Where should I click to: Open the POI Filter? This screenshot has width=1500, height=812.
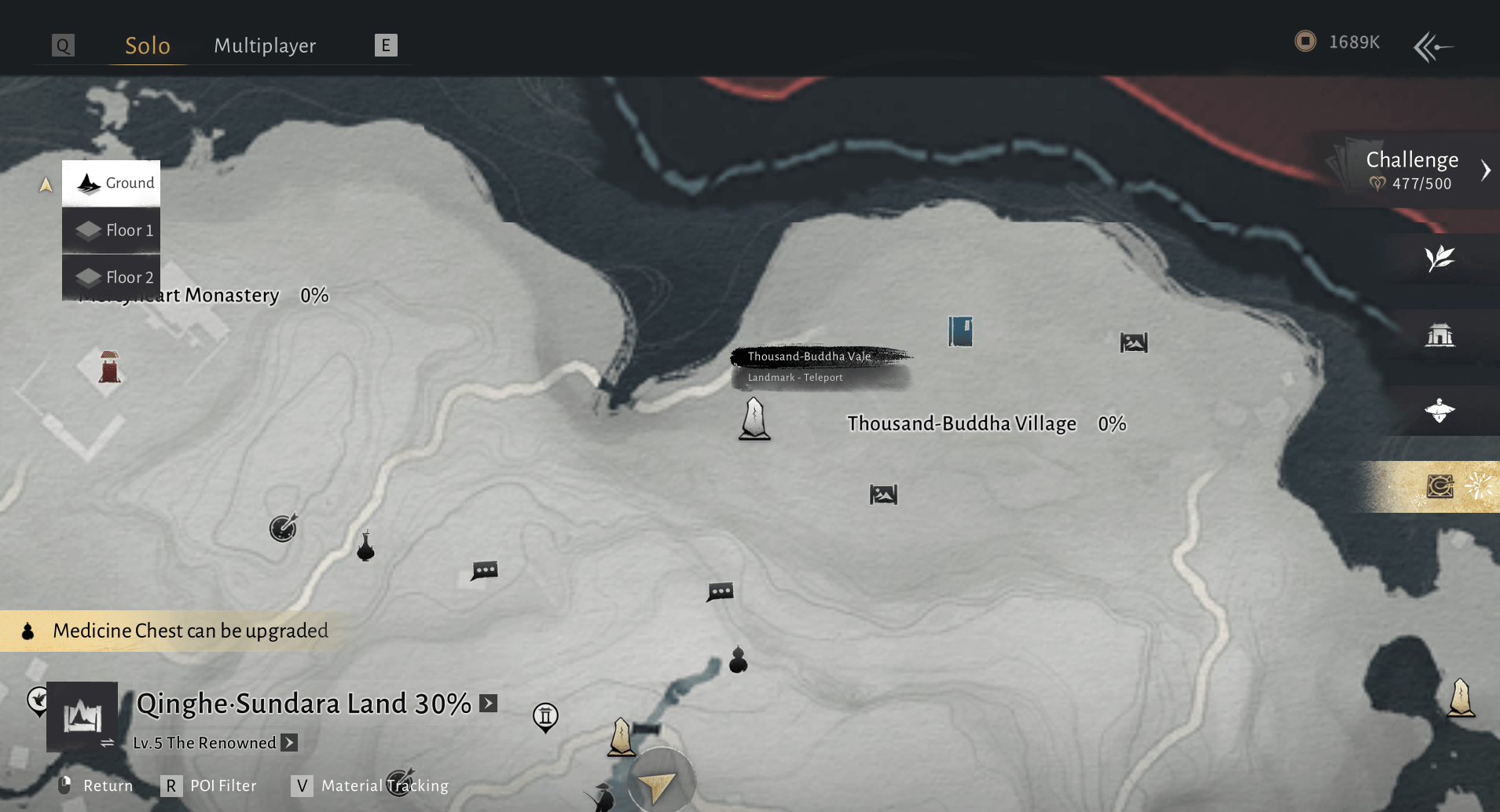tap(210, 785)
